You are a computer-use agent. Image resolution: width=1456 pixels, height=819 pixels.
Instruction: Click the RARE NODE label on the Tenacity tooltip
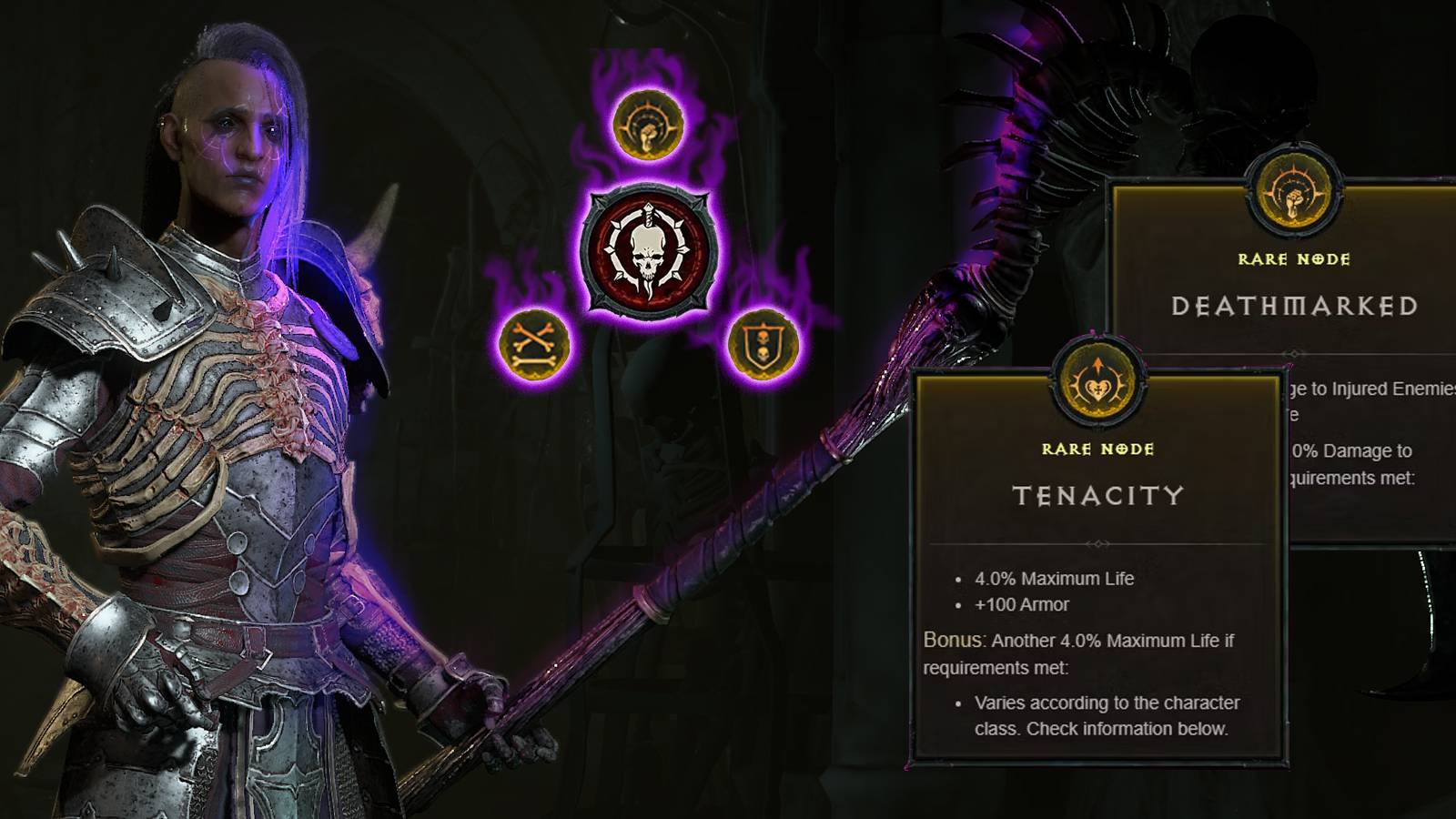[1099, 450]
